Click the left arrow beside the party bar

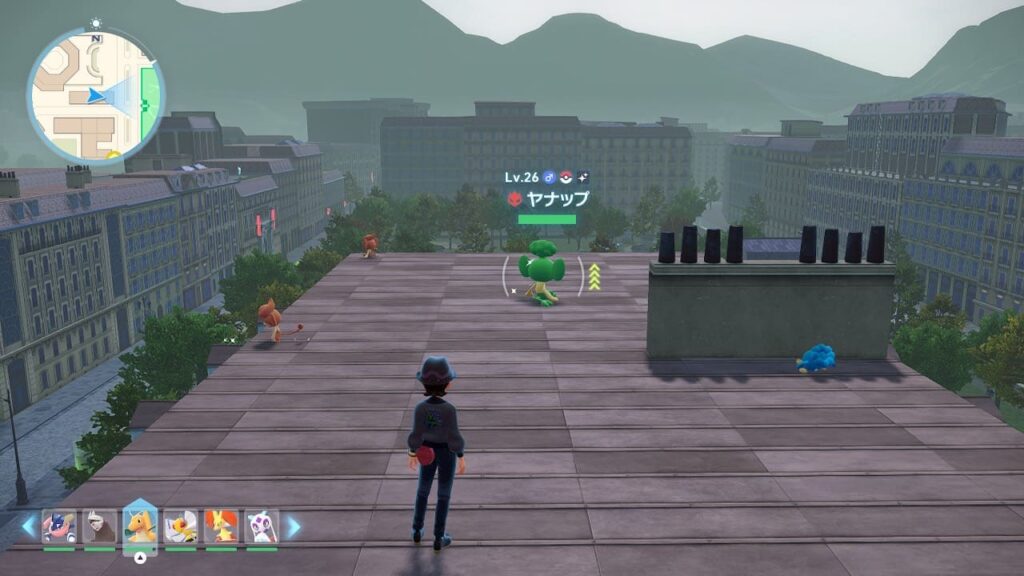click(x=28, y=526)
